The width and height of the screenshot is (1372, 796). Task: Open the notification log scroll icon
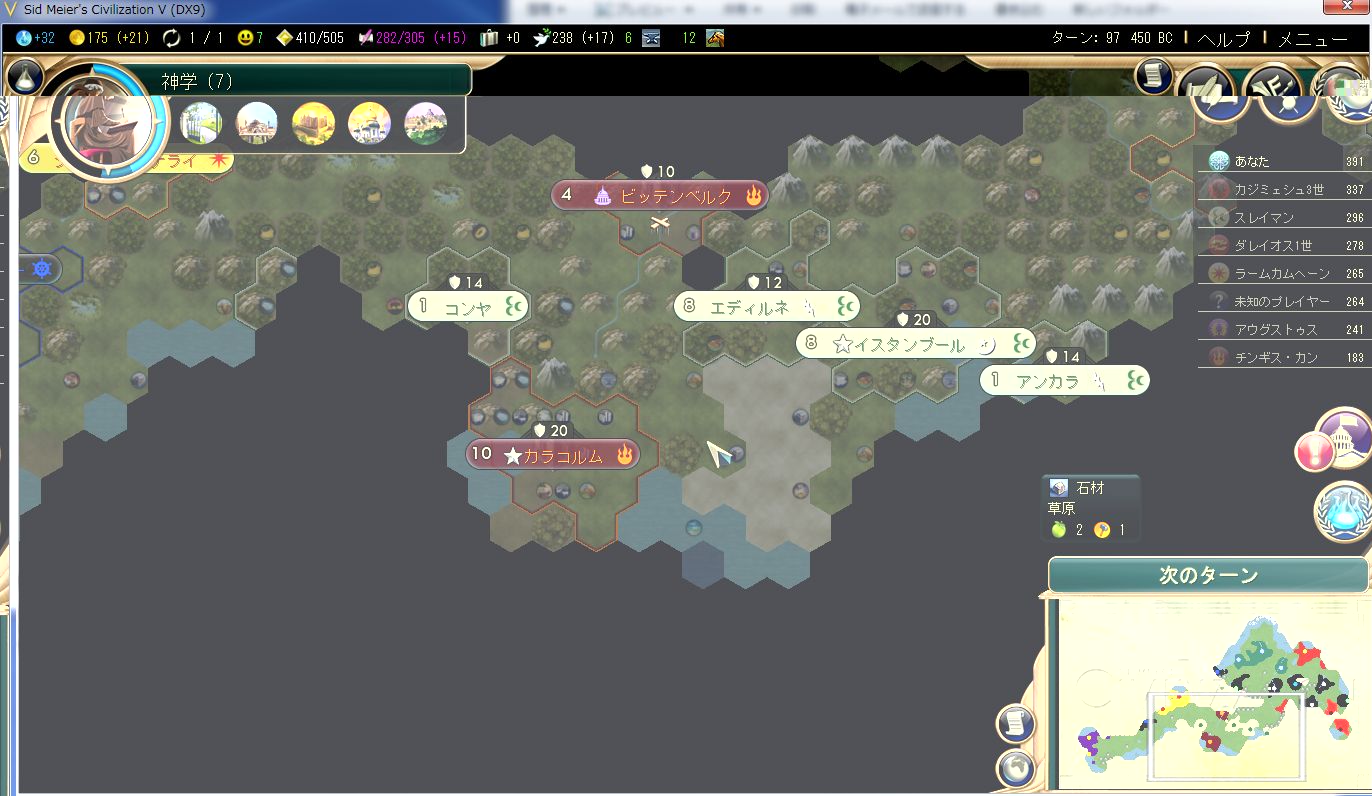1154,77
